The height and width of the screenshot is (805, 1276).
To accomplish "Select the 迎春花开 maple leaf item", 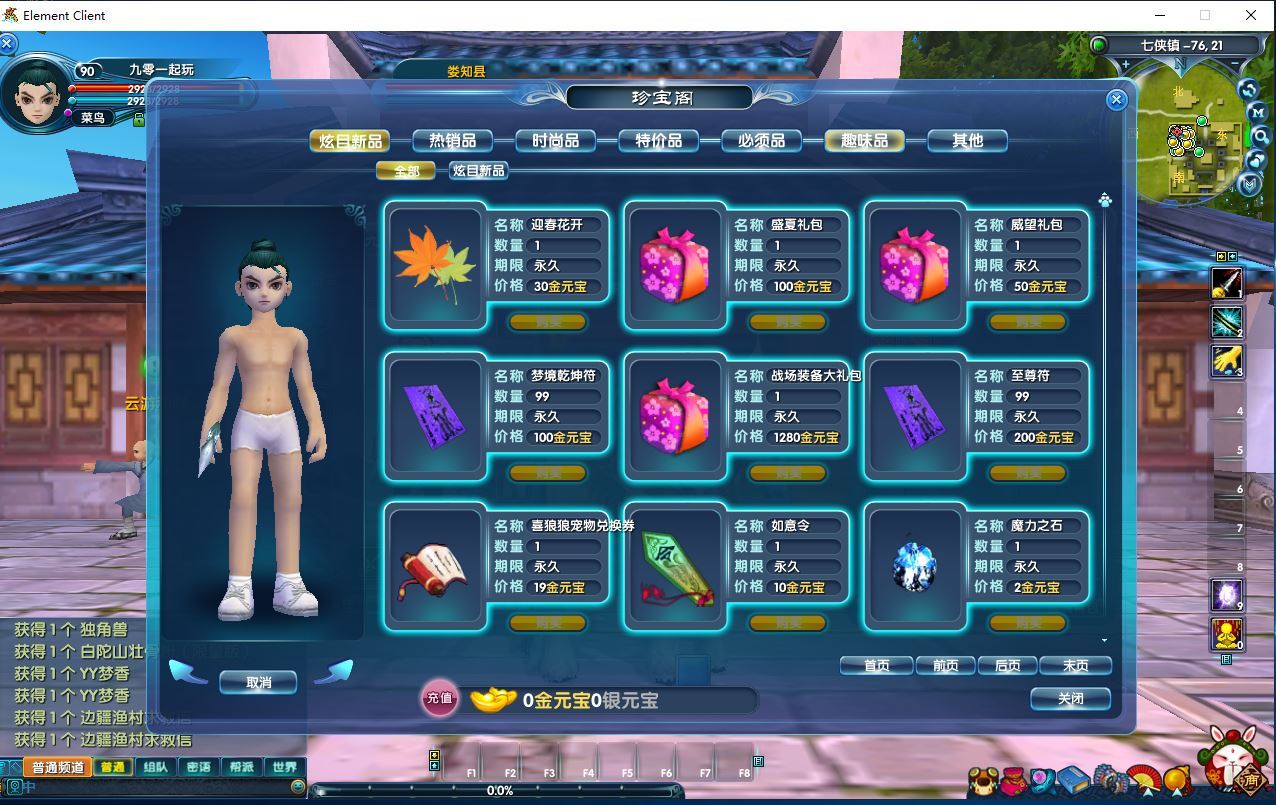I will 435,265.
